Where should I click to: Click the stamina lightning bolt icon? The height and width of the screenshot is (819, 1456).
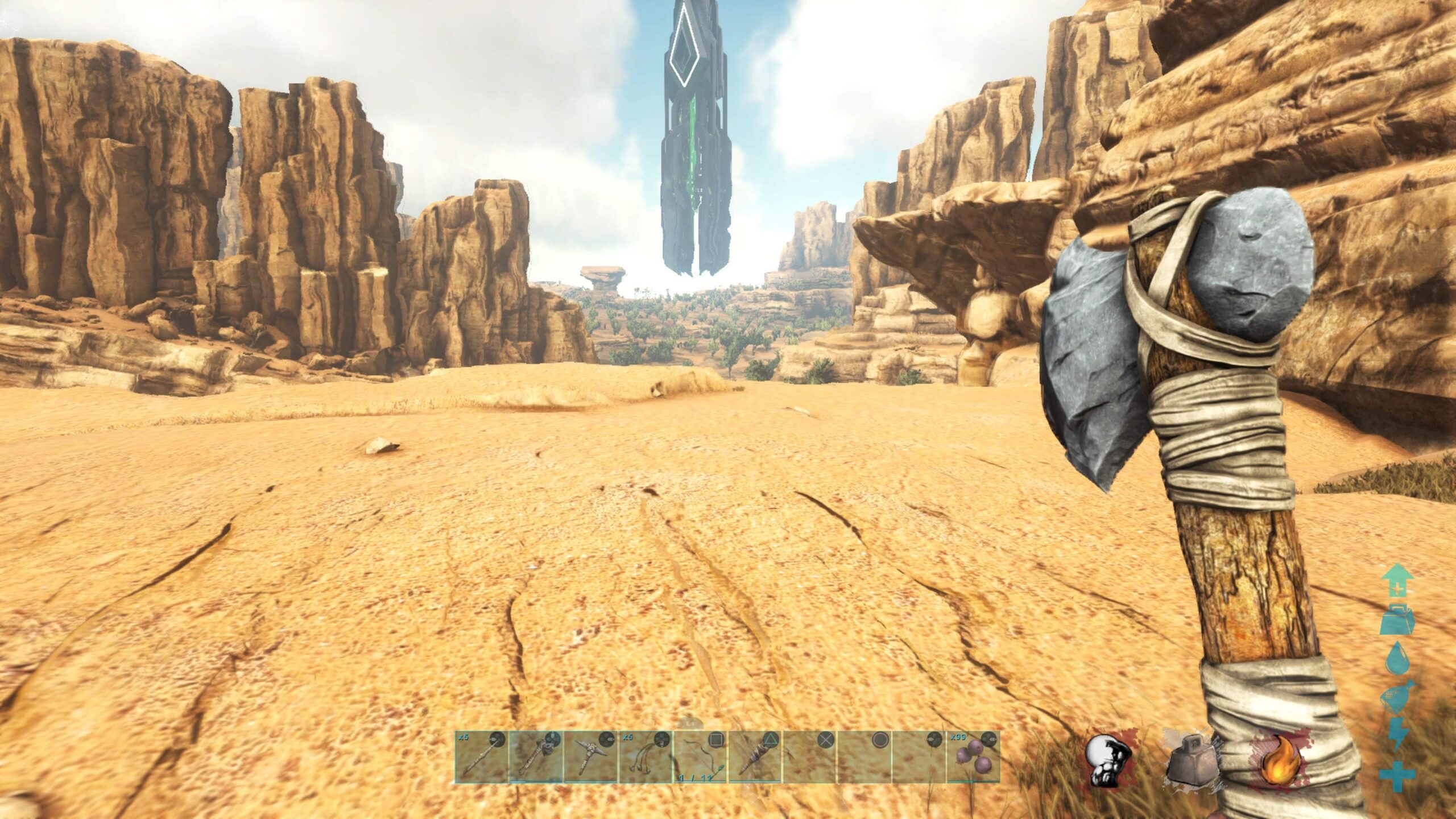coord(1397,734)
